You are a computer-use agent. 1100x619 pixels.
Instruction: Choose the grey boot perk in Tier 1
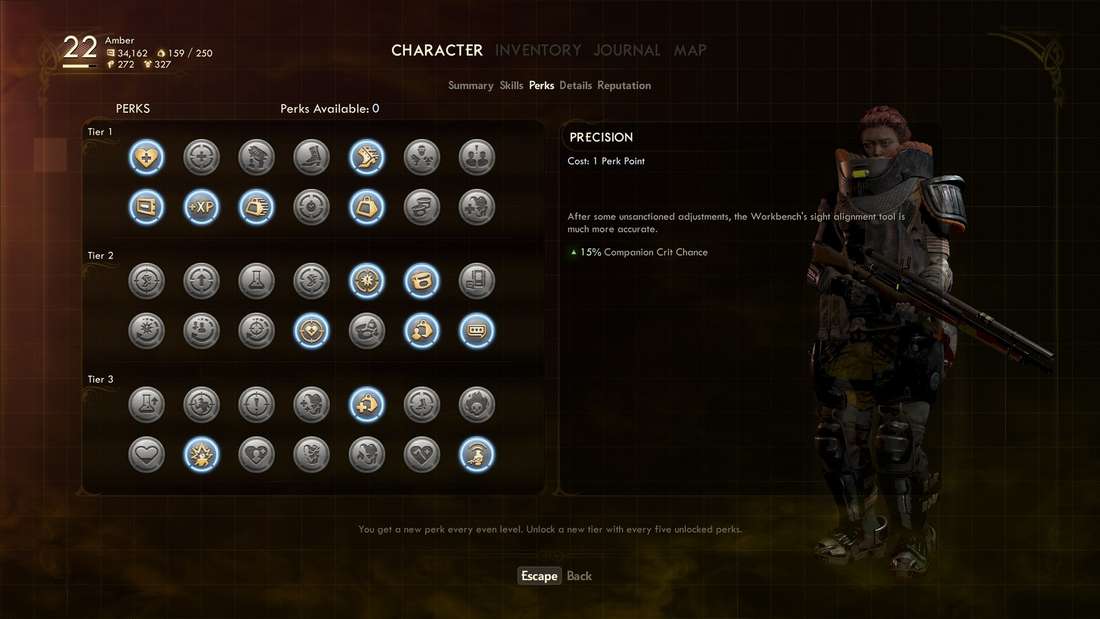tap(311, 157)
